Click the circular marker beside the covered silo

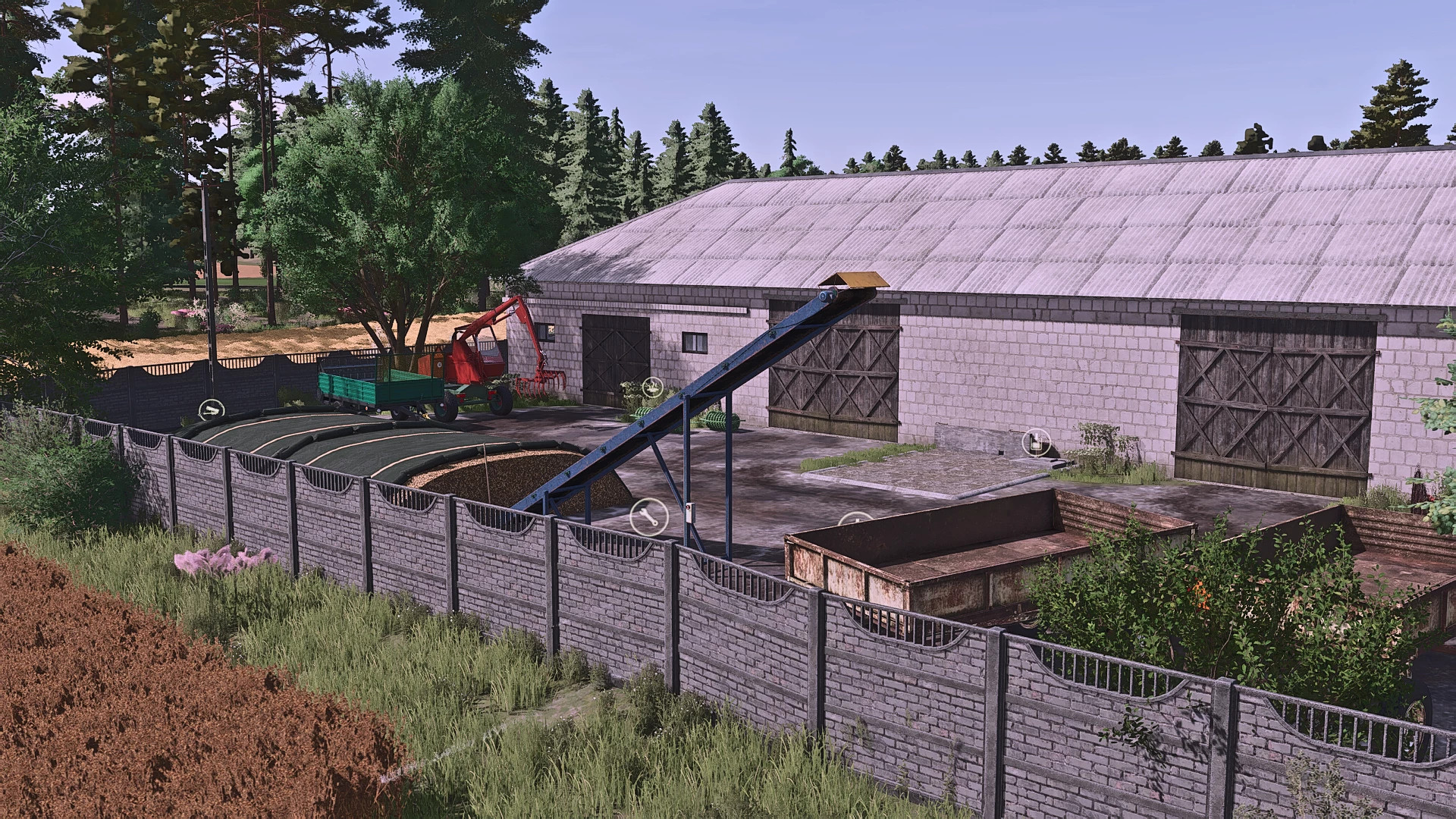point(211,411)
